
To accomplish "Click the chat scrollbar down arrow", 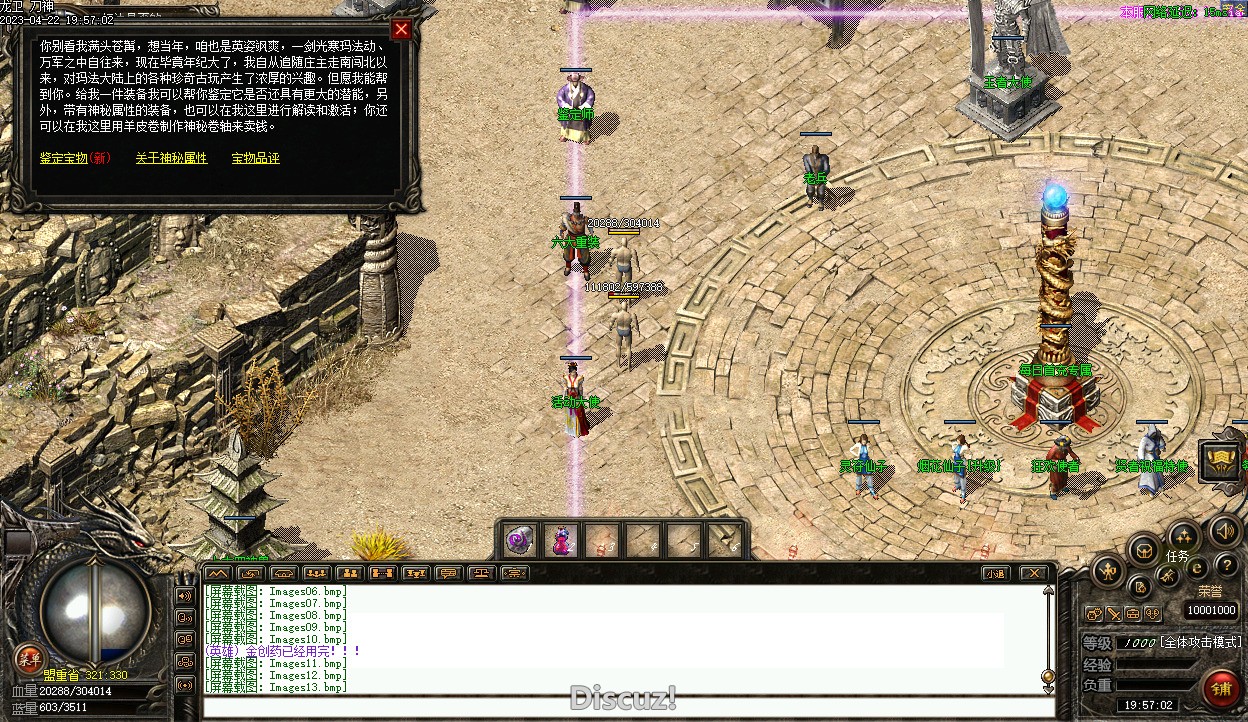I will point(1048,676).
